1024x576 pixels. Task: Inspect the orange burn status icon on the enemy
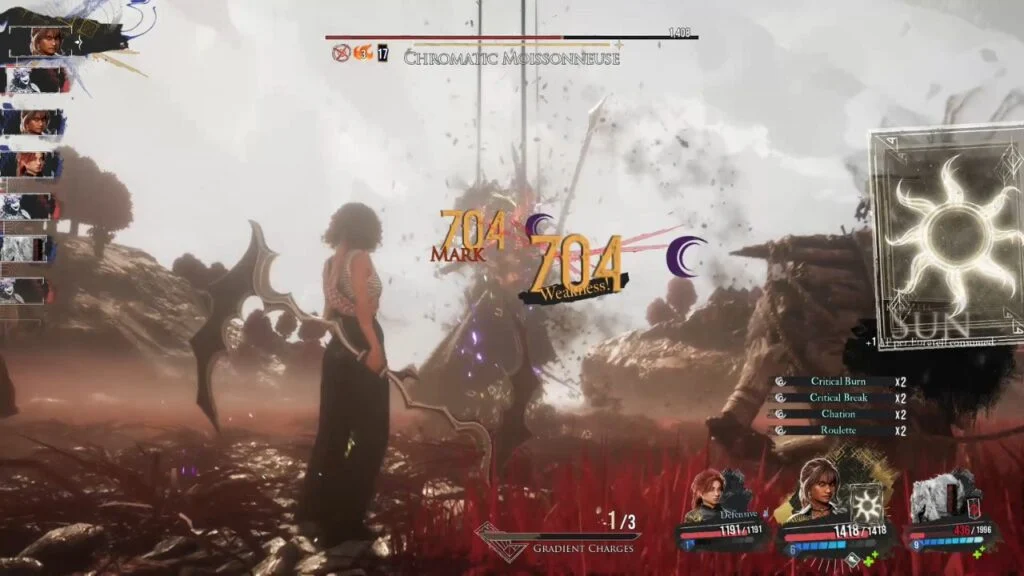364,52
